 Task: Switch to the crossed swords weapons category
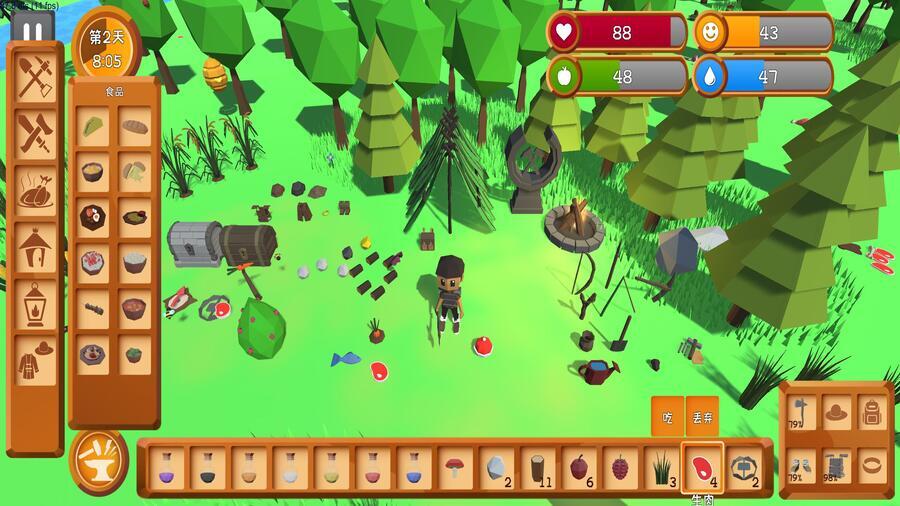point(36,131)
